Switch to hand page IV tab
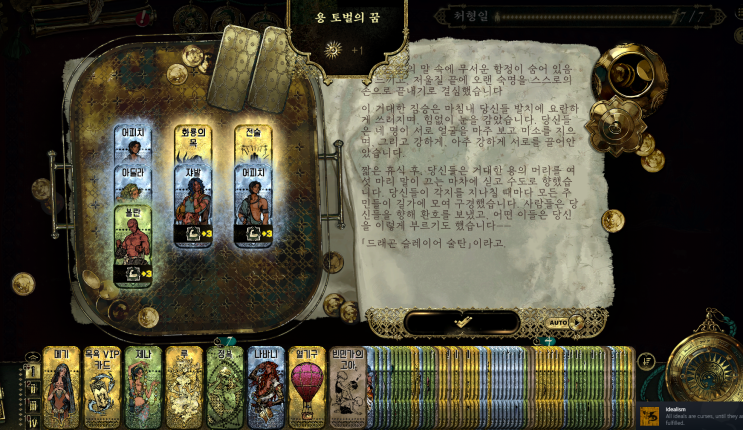Viewport: 743px width, 430px height. point(32,420)
